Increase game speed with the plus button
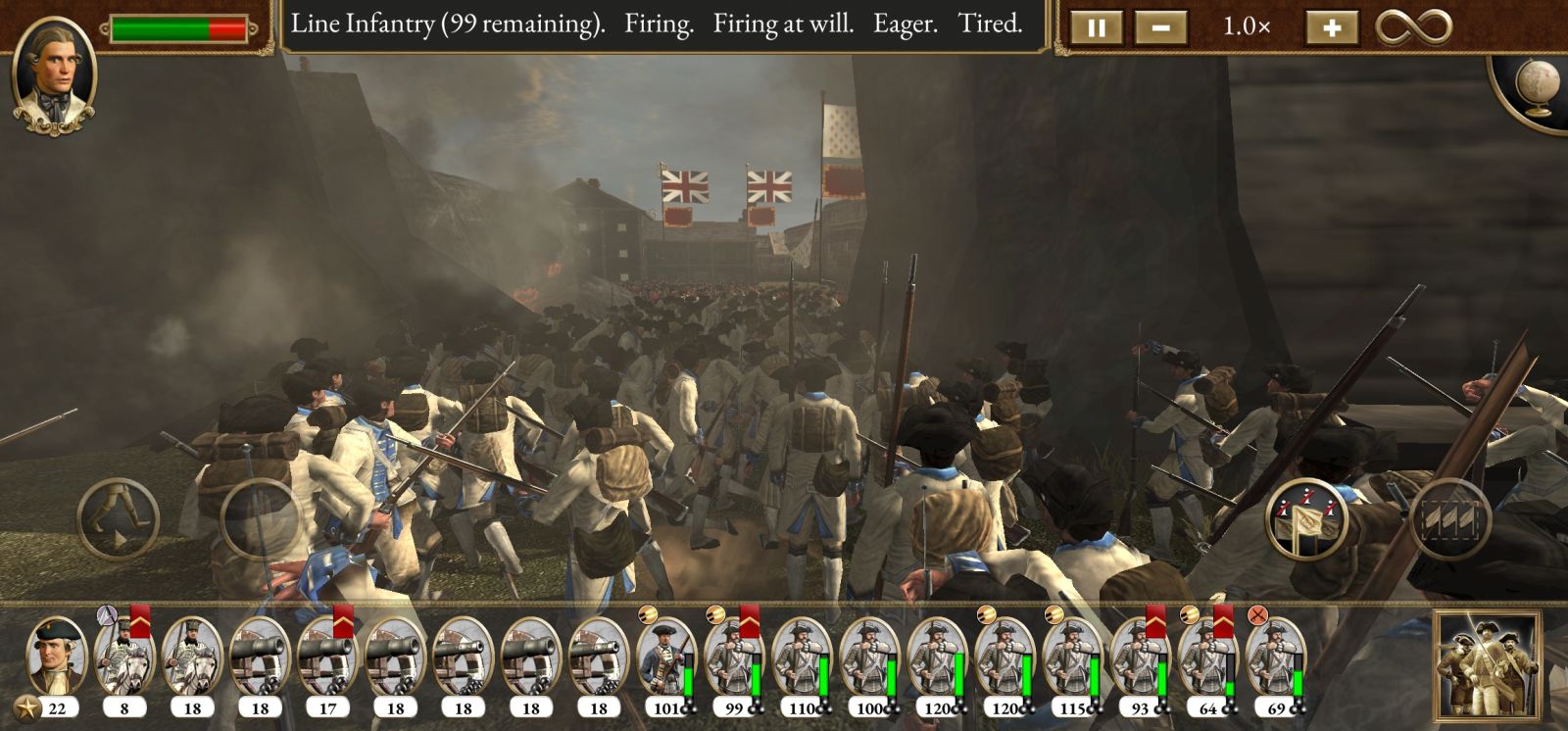Viewport: 1568px width, 731px height. [x=1331, y=26]
